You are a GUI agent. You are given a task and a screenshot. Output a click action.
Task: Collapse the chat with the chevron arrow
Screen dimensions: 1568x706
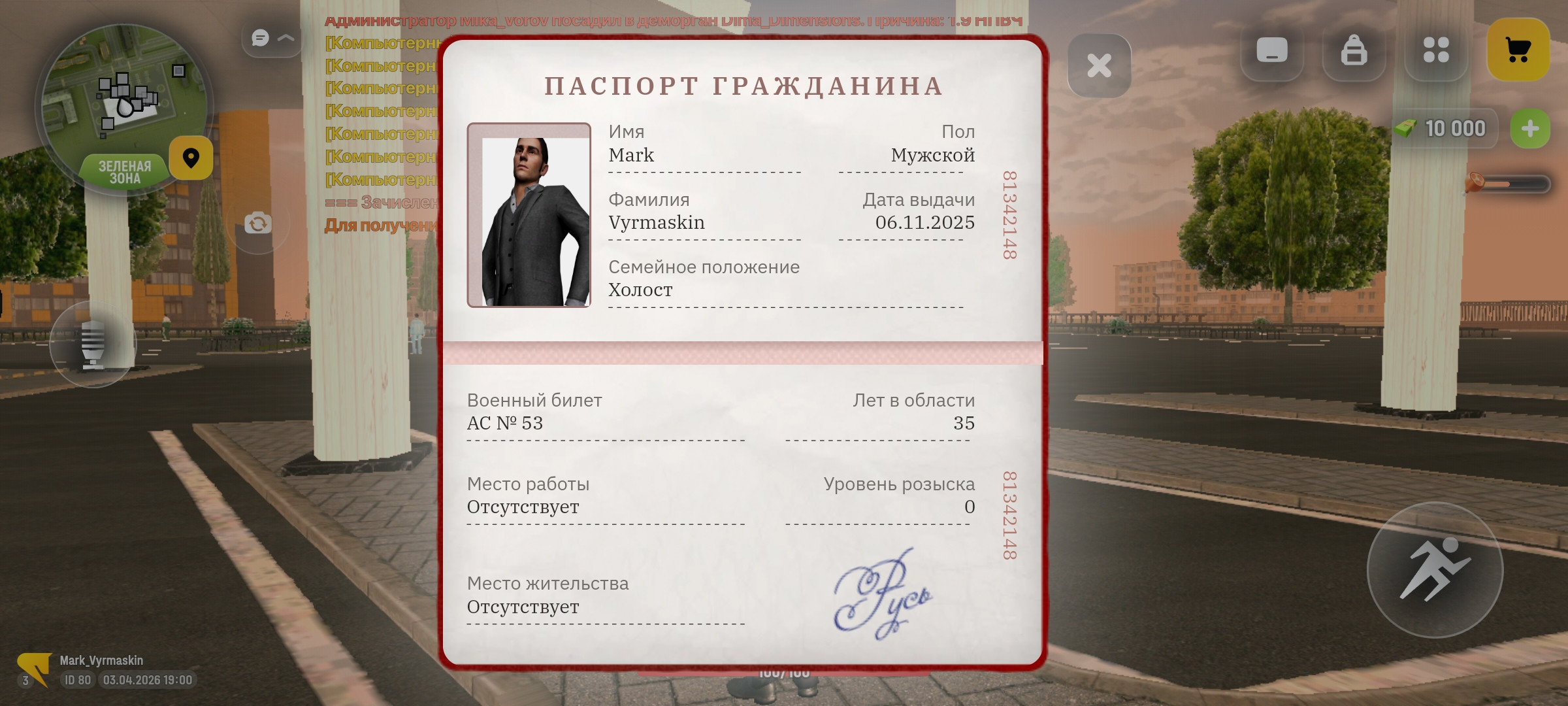pyautogui.click(x=284, y=39)
